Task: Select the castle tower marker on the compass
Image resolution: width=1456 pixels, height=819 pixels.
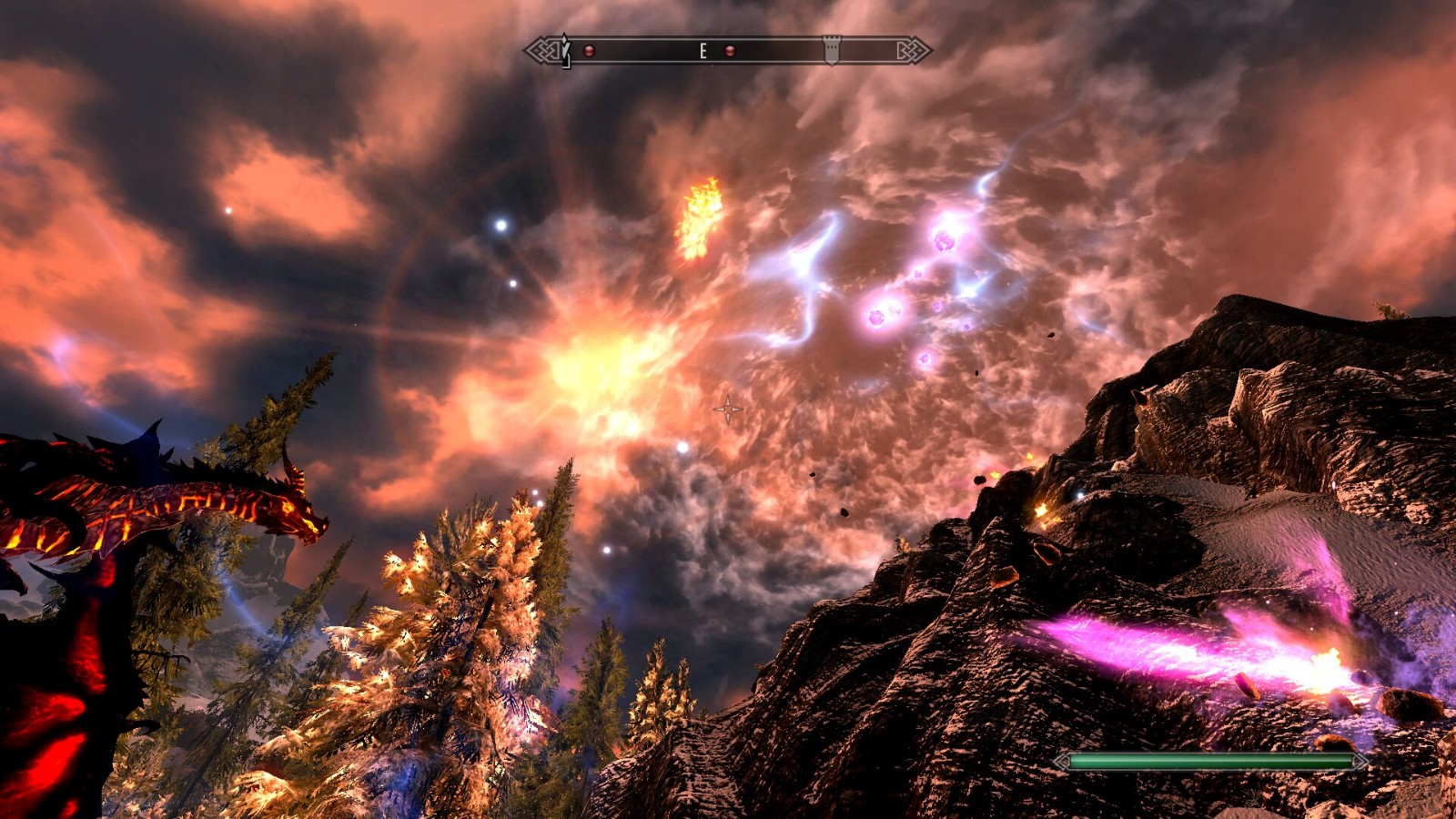Action: [831, 50]
